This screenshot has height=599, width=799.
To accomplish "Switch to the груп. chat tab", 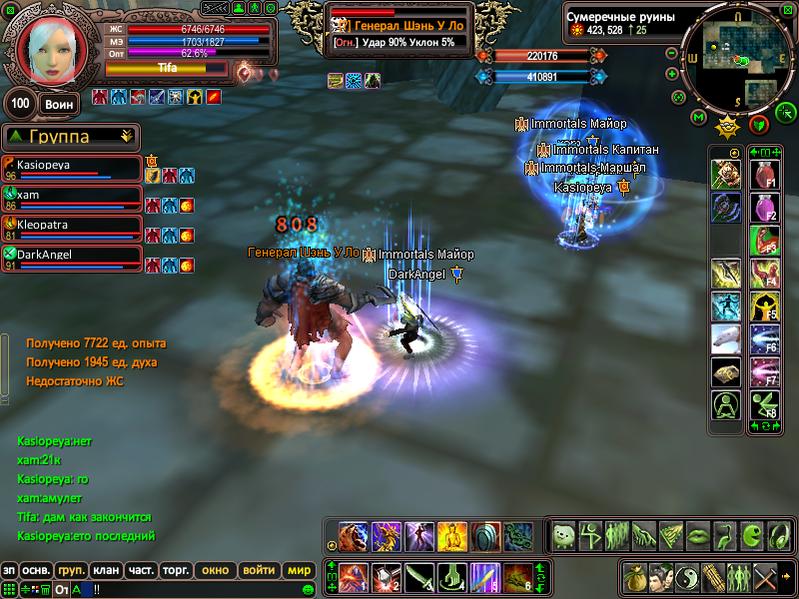I will (71, 570).
